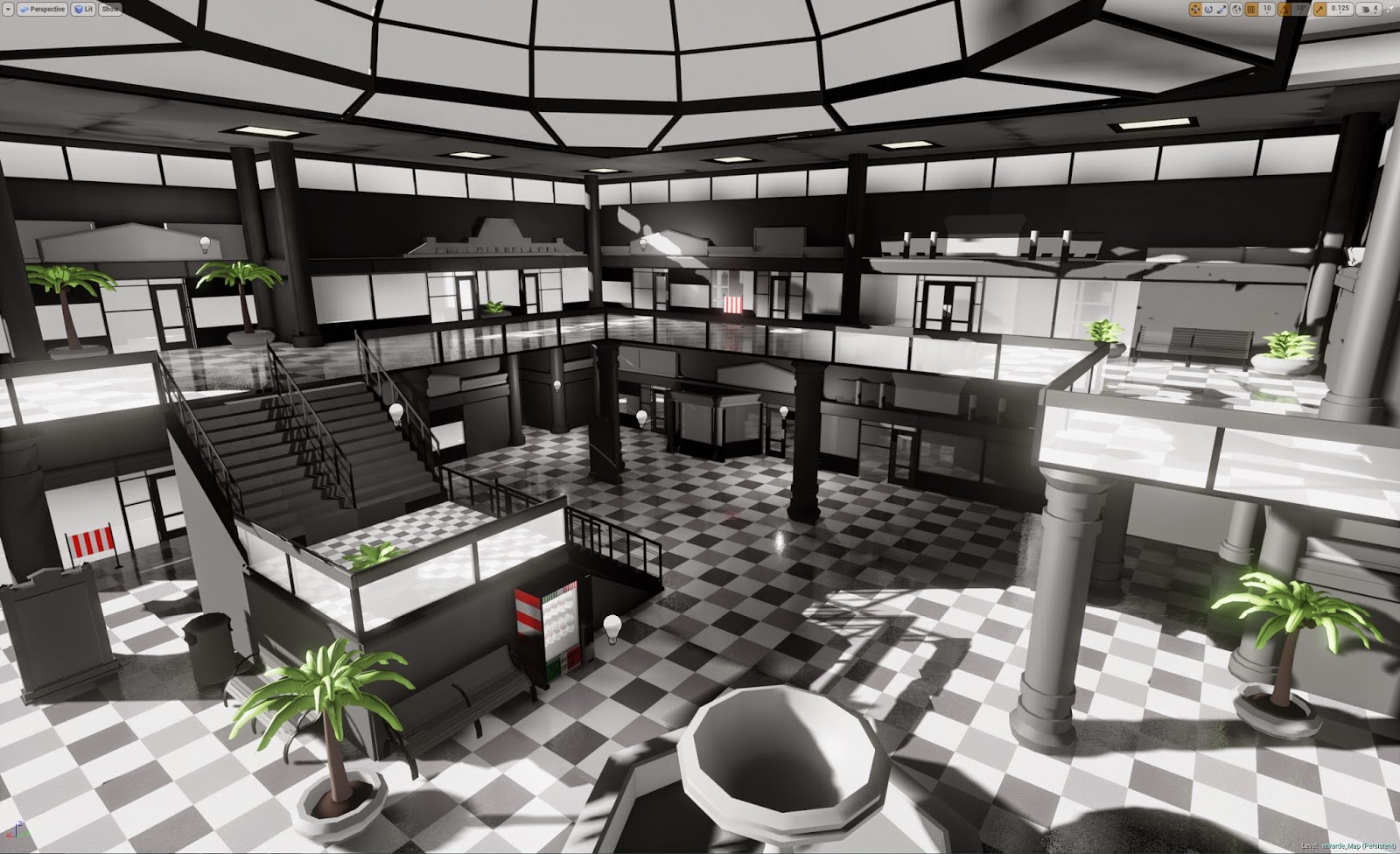Screen dimensions: 1400x854
Task: Select the Rotate tool
Action: pos(1209,9)
